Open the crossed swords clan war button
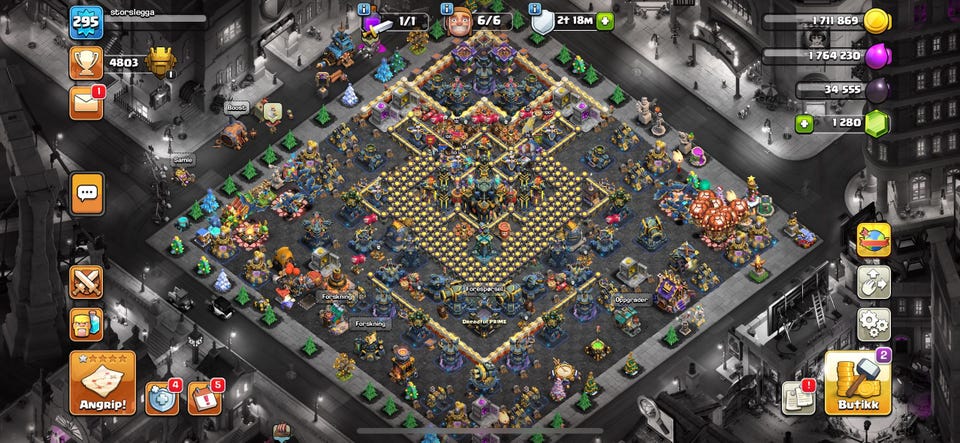 point(86,282)
